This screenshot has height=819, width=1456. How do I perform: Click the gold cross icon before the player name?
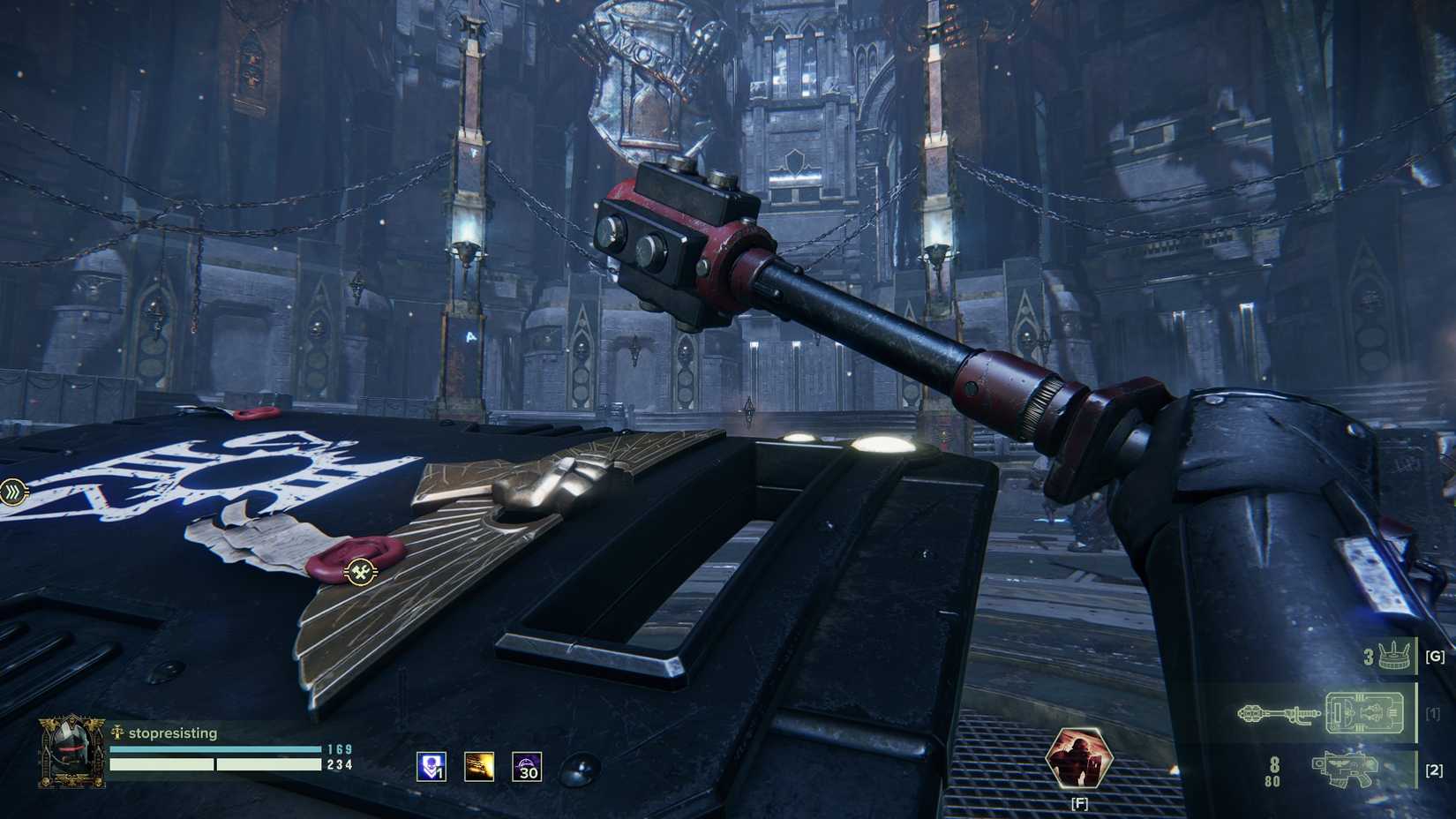(117, 733)
